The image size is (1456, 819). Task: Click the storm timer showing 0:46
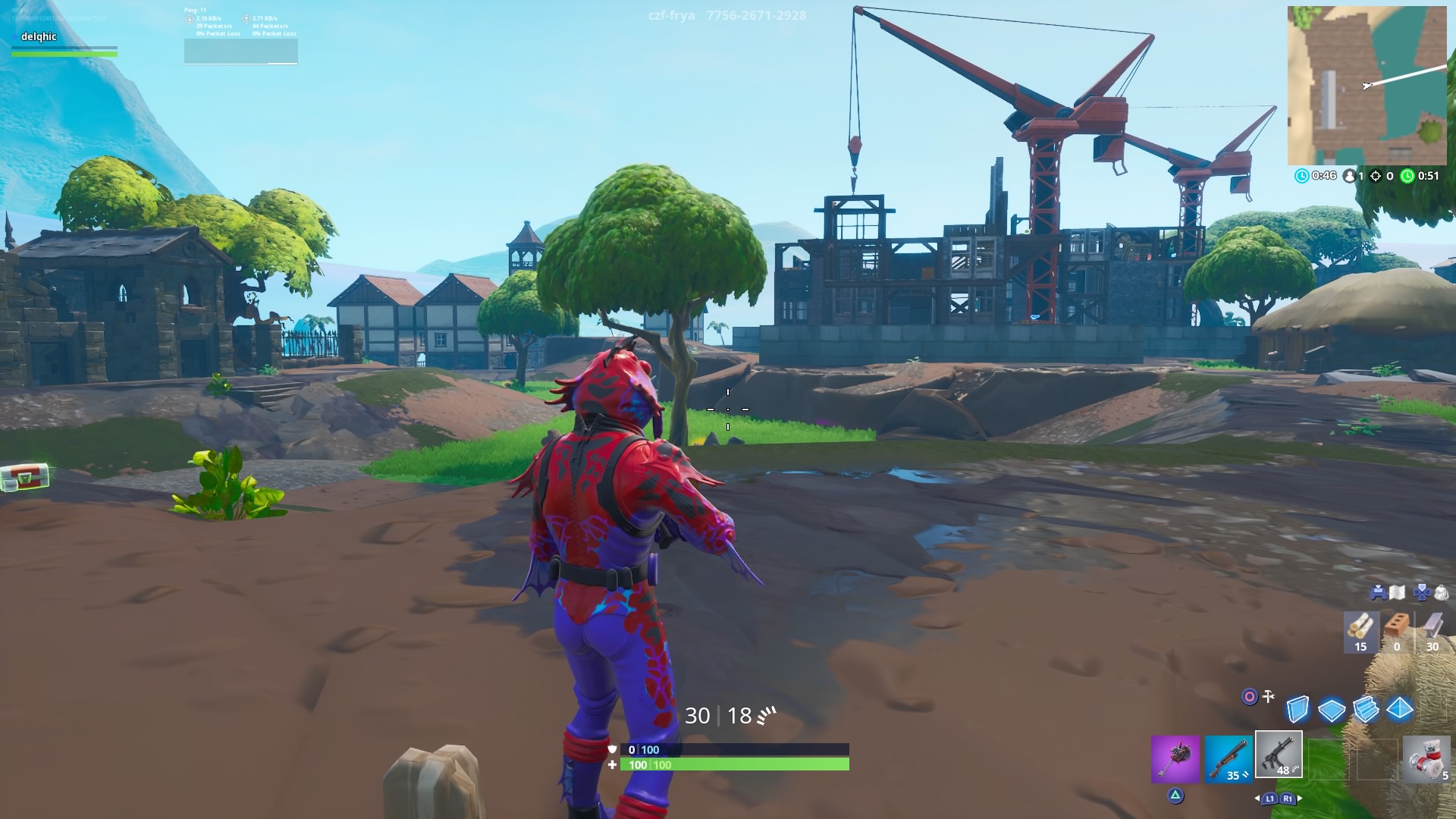[1319, 174]
